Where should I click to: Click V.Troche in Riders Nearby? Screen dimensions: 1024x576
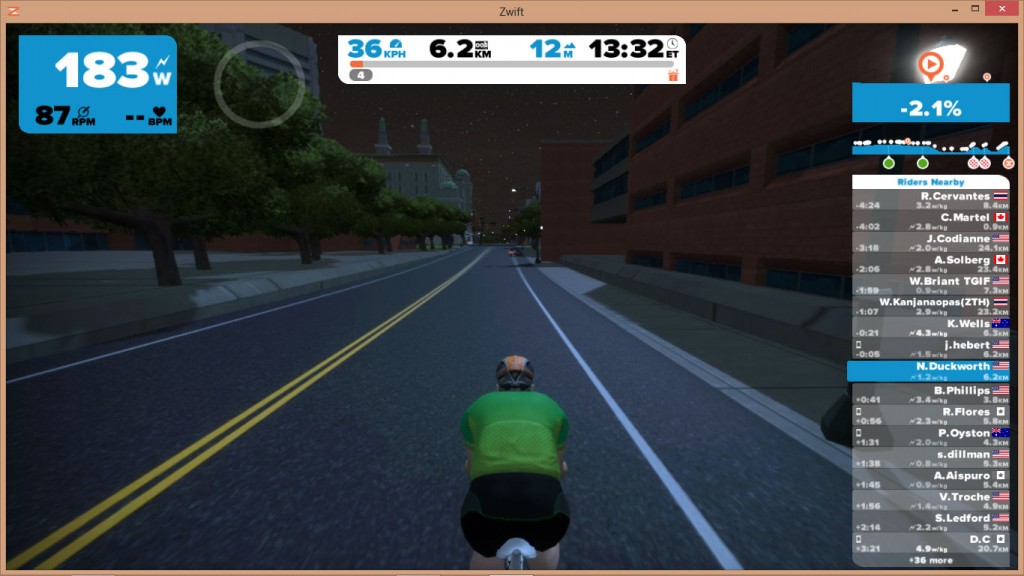tap(930, 501)
